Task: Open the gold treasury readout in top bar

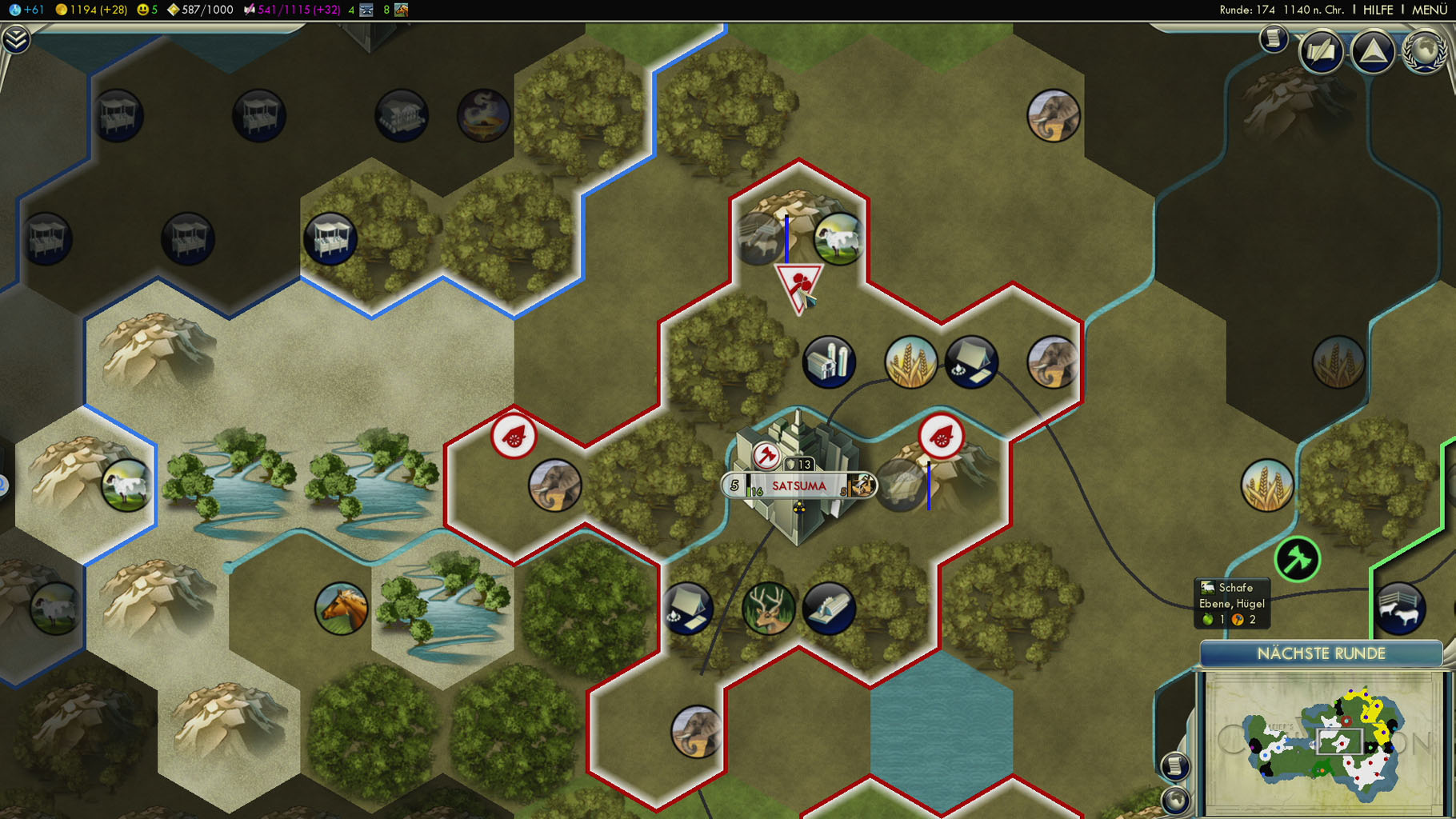Action: pos(90,10)
